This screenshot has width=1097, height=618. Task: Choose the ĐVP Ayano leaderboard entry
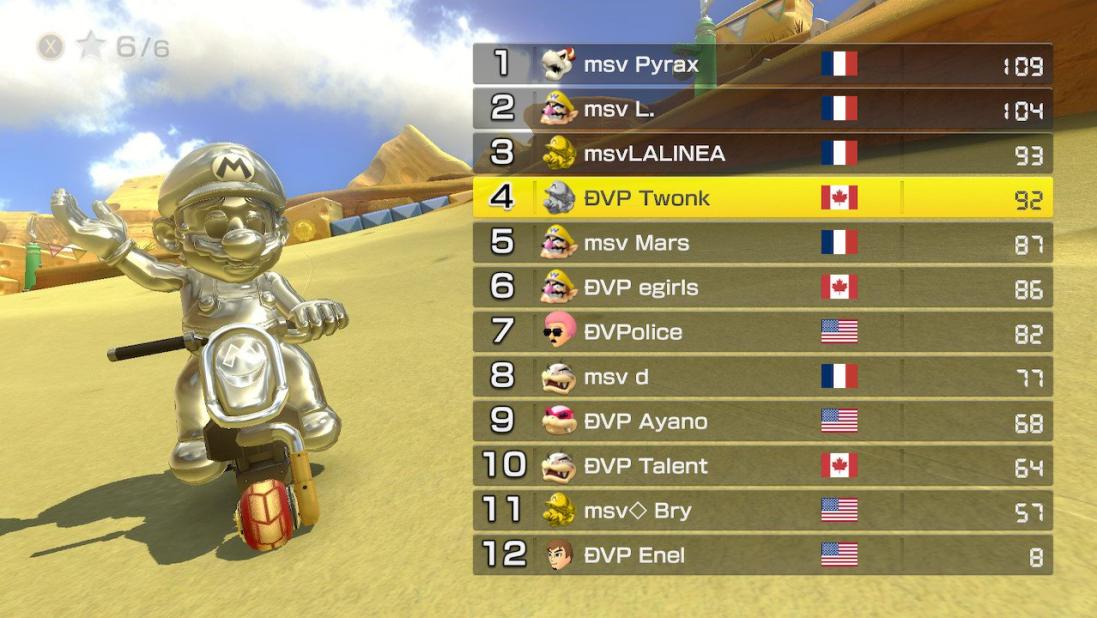tap(762, 421)
